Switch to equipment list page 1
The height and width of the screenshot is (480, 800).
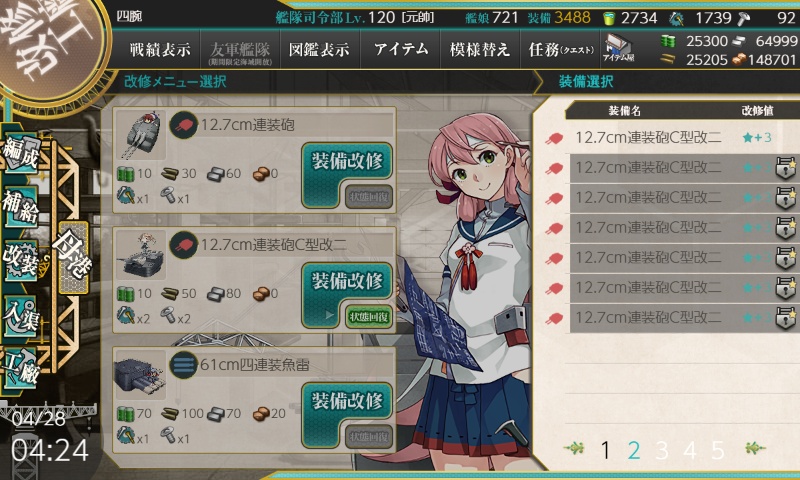pos(605,450)
